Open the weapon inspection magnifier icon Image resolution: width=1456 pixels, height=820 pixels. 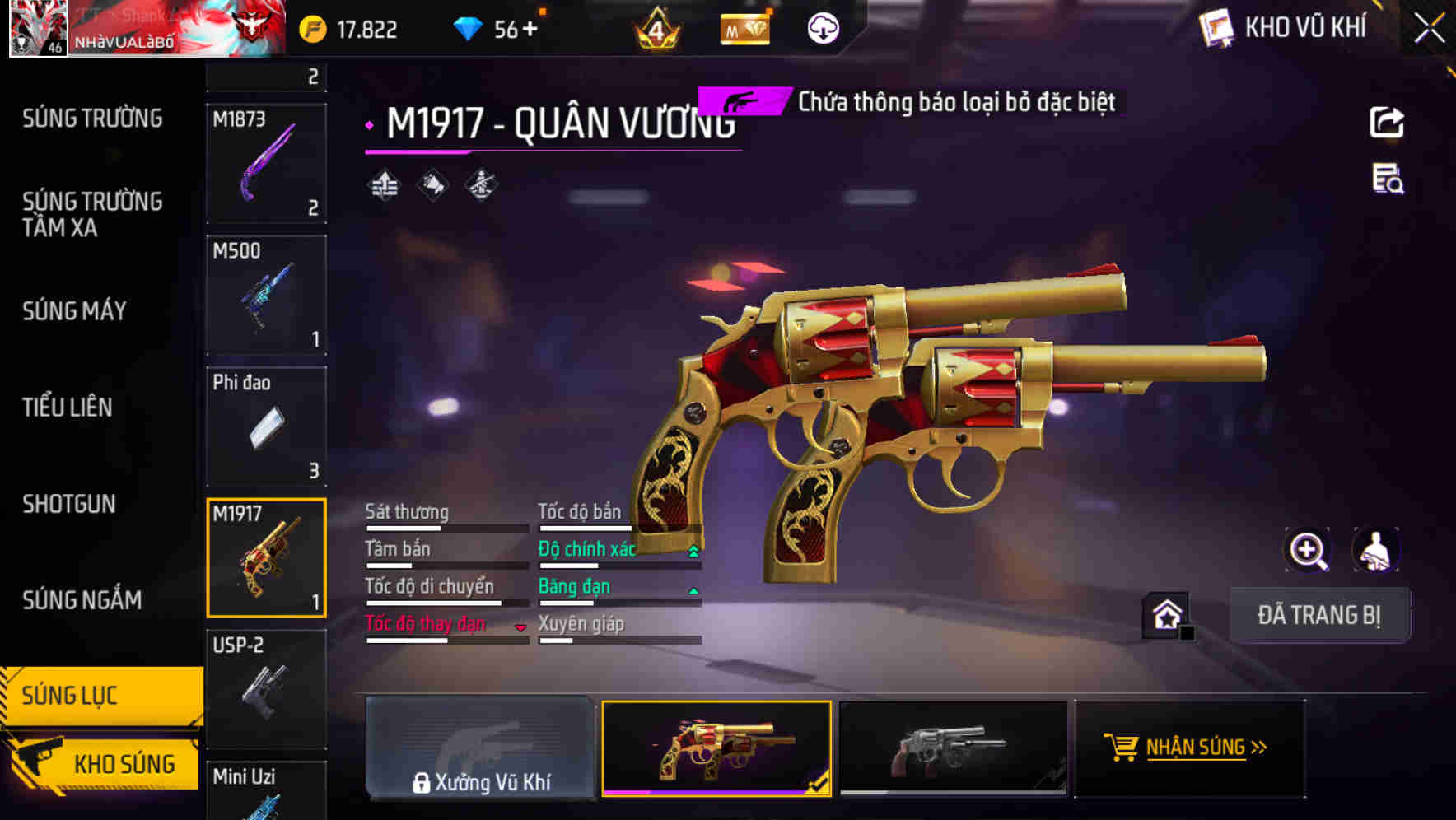click(1309, 550)
